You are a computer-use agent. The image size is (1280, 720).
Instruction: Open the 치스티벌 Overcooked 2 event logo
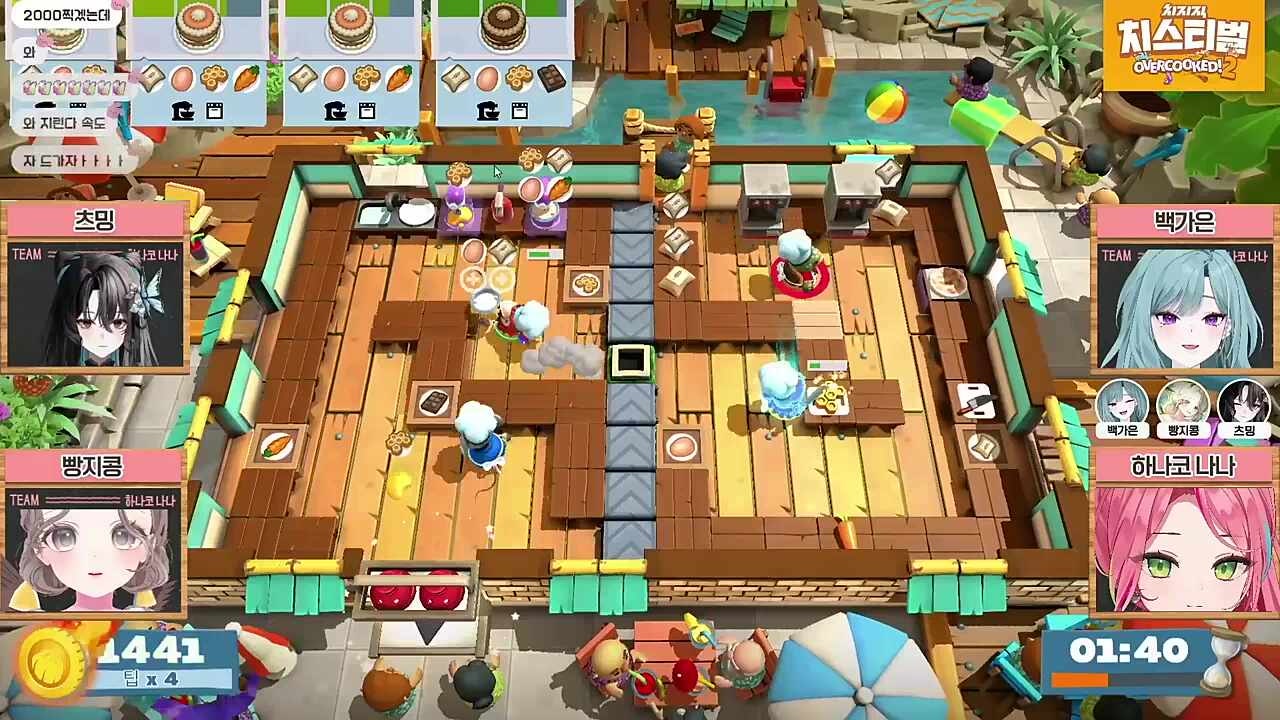pyautogui.click(x=1184, y=45)
